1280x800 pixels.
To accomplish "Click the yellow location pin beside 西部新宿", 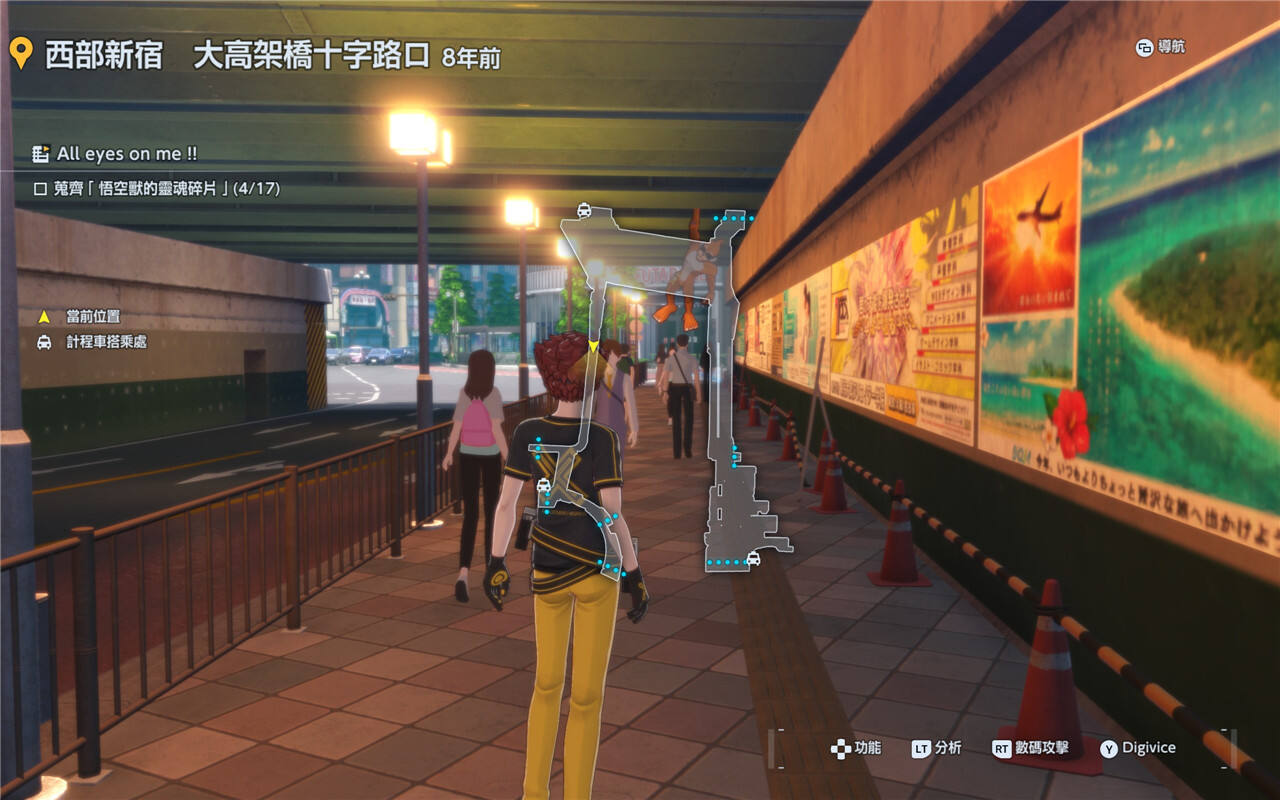I will 21,53.
